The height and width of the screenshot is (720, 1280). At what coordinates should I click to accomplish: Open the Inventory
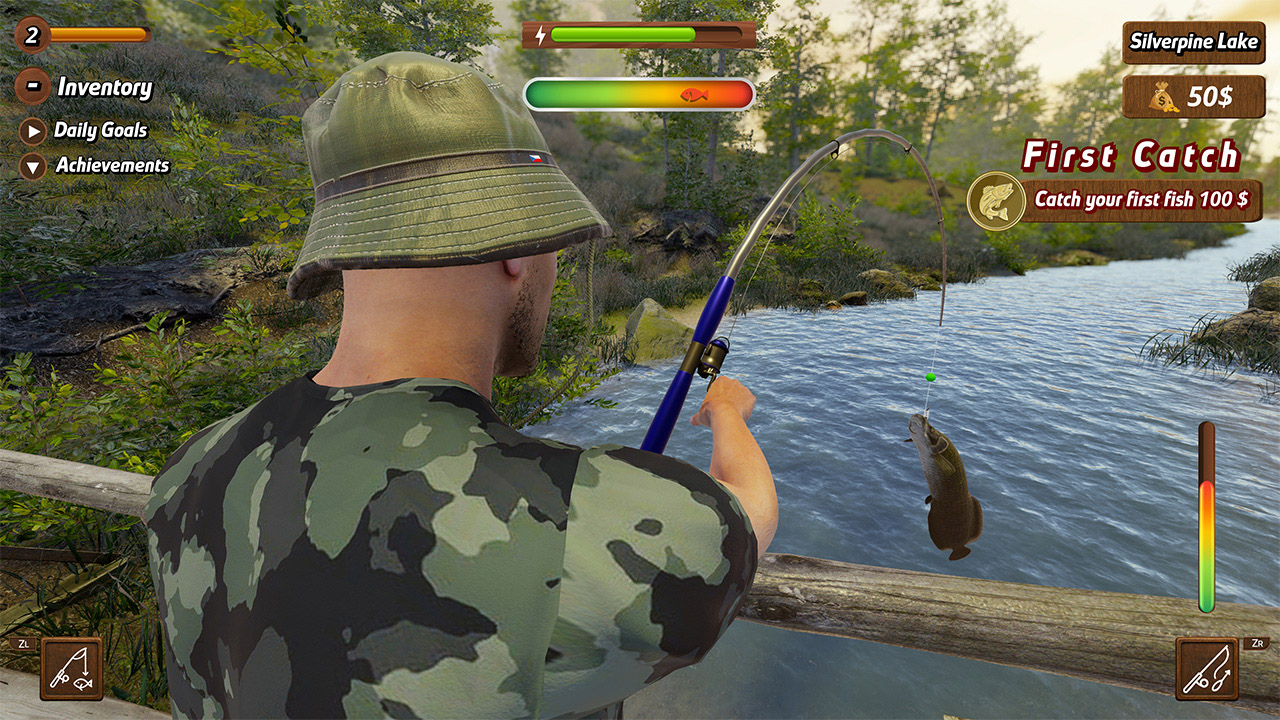pos(102,88)
